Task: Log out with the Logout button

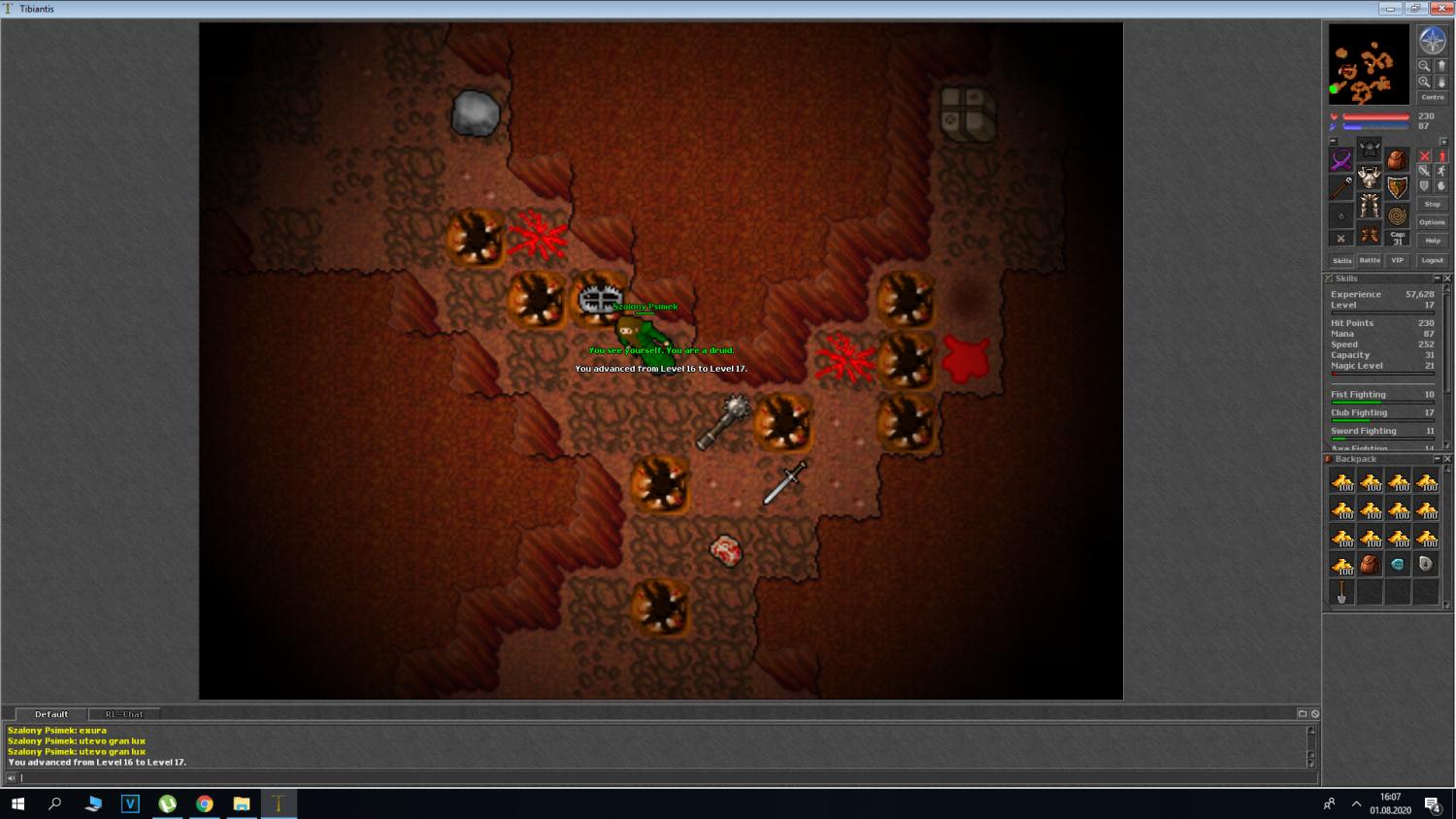Action: coord(1432,260)
